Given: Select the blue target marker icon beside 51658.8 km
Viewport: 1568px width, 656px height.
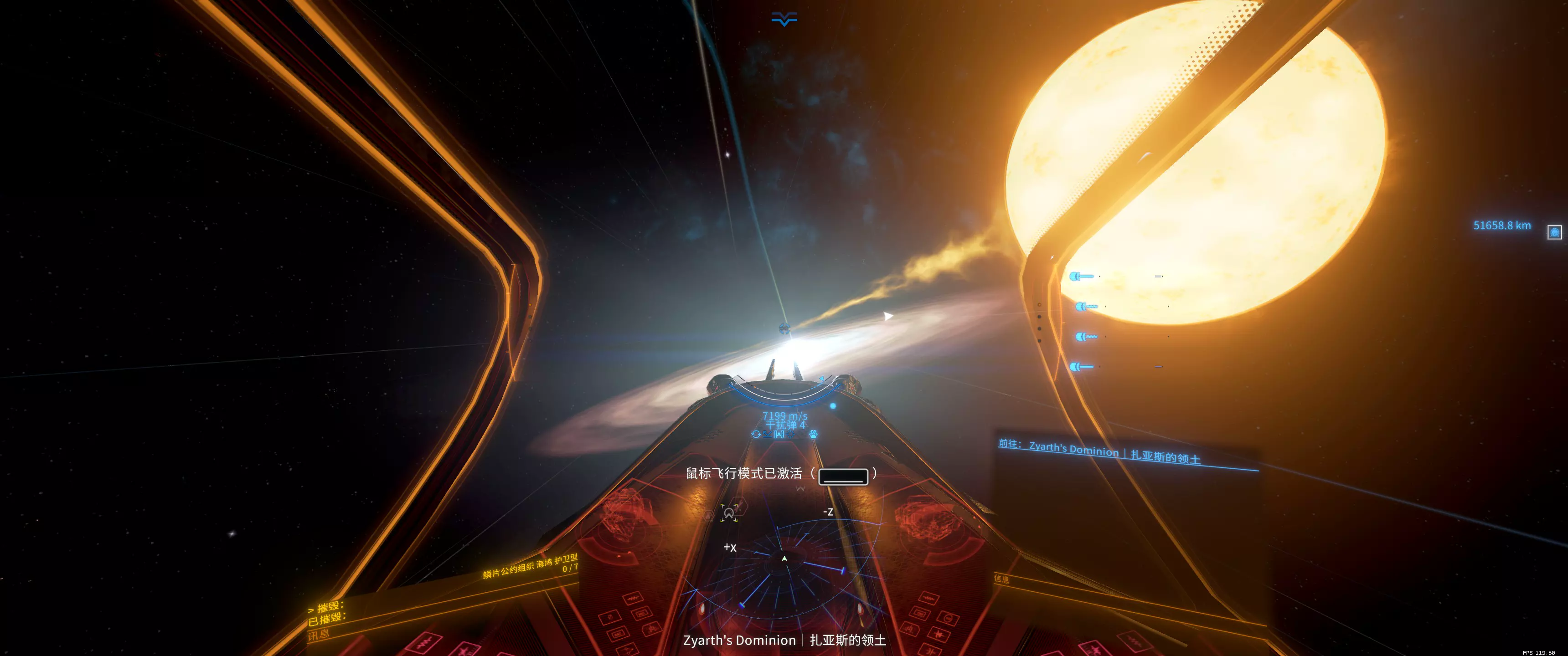Looking at the screenshot, I should click(1554, 232).
